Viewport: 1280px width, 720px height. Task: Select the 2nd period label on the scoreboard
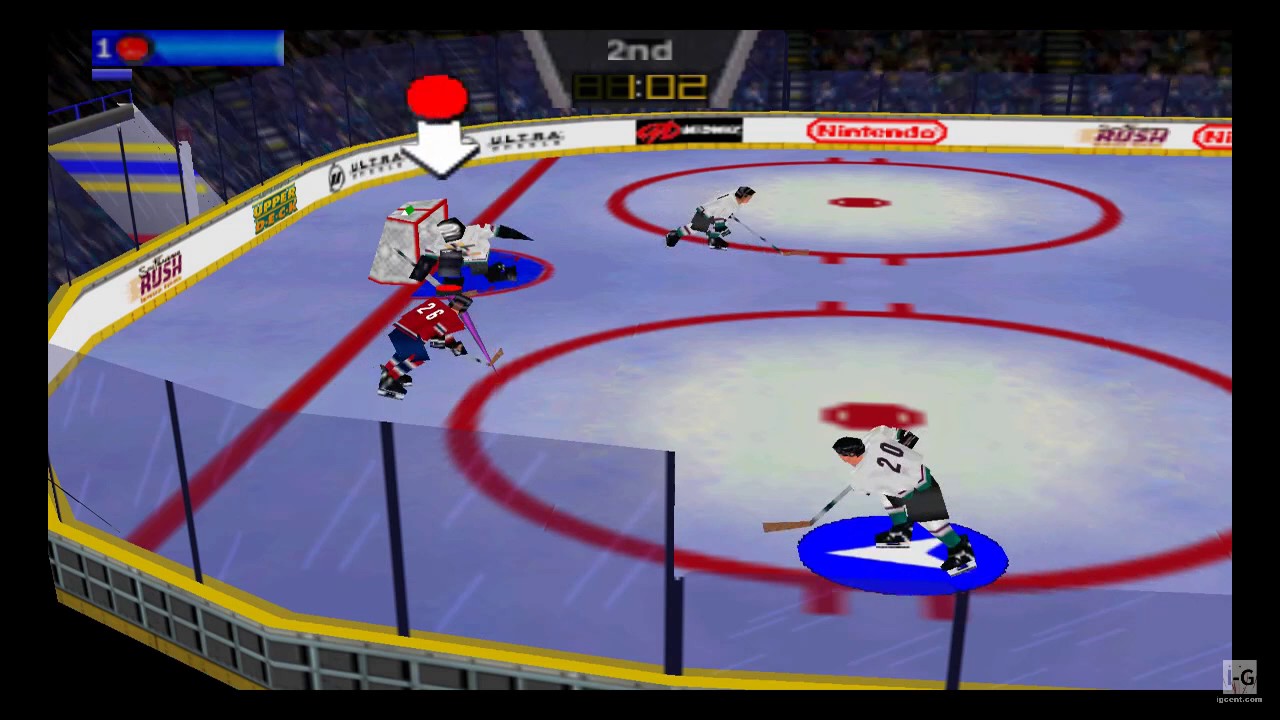tap(640, 50)
